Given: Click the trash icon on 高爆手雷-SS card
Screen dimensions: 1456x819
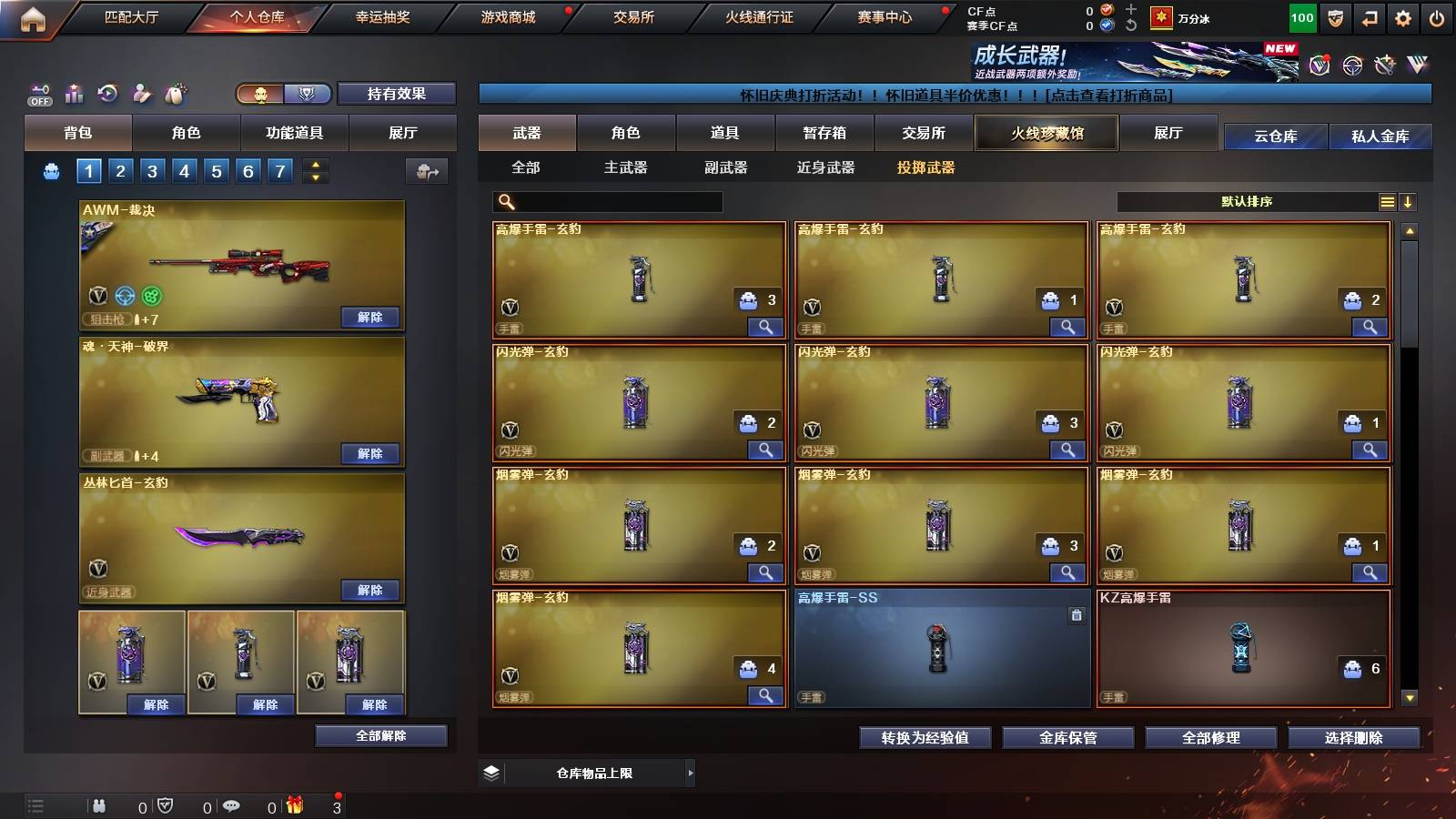Looking at the screenshot, I should [1077, 614].
